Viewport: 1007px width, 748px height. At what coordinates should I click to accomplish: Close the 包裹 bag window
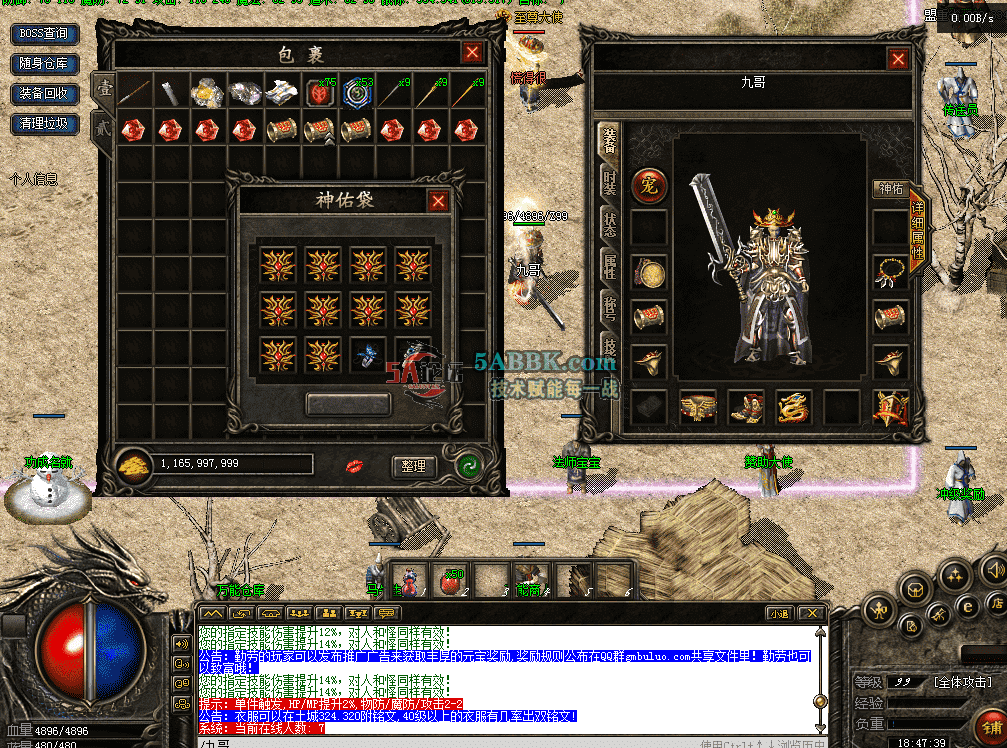pyautogui.click(x=473, y=53)
